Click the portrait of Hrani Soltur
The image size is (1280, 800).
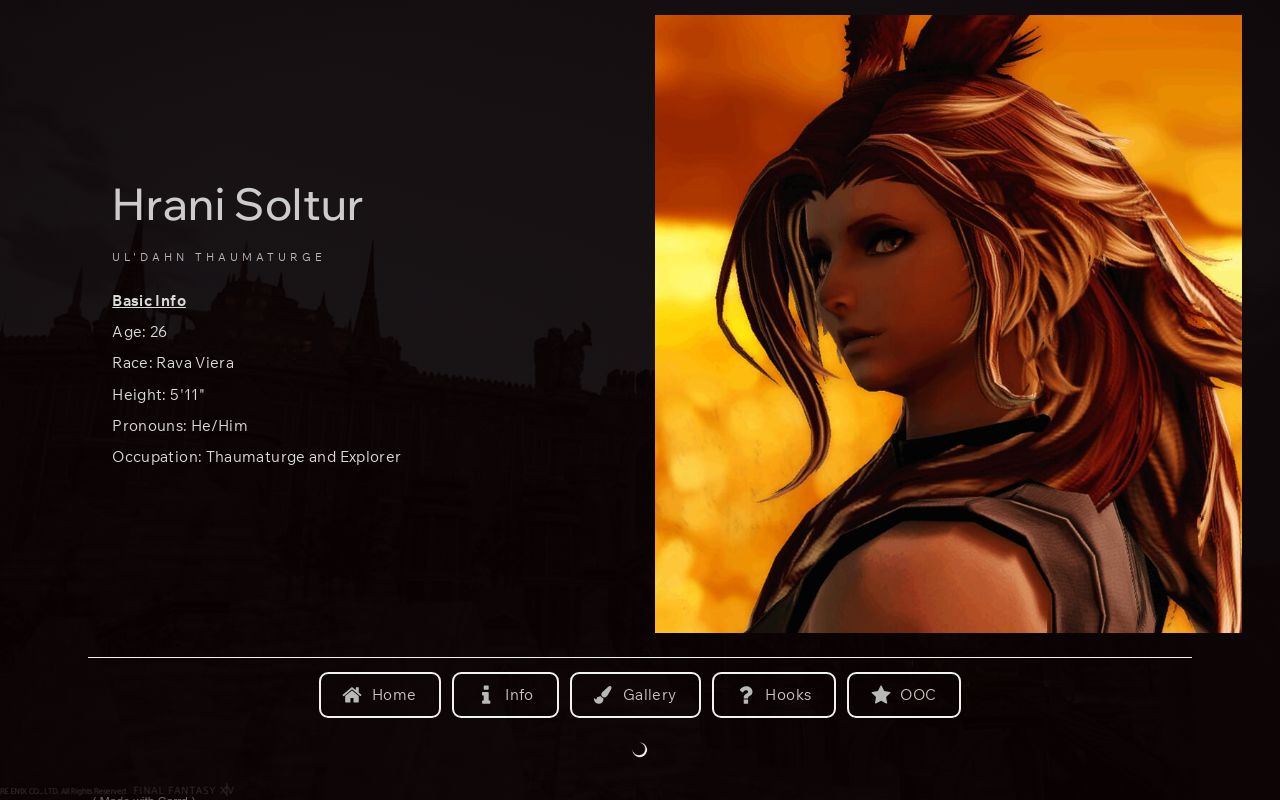click(x=947, y=323)
